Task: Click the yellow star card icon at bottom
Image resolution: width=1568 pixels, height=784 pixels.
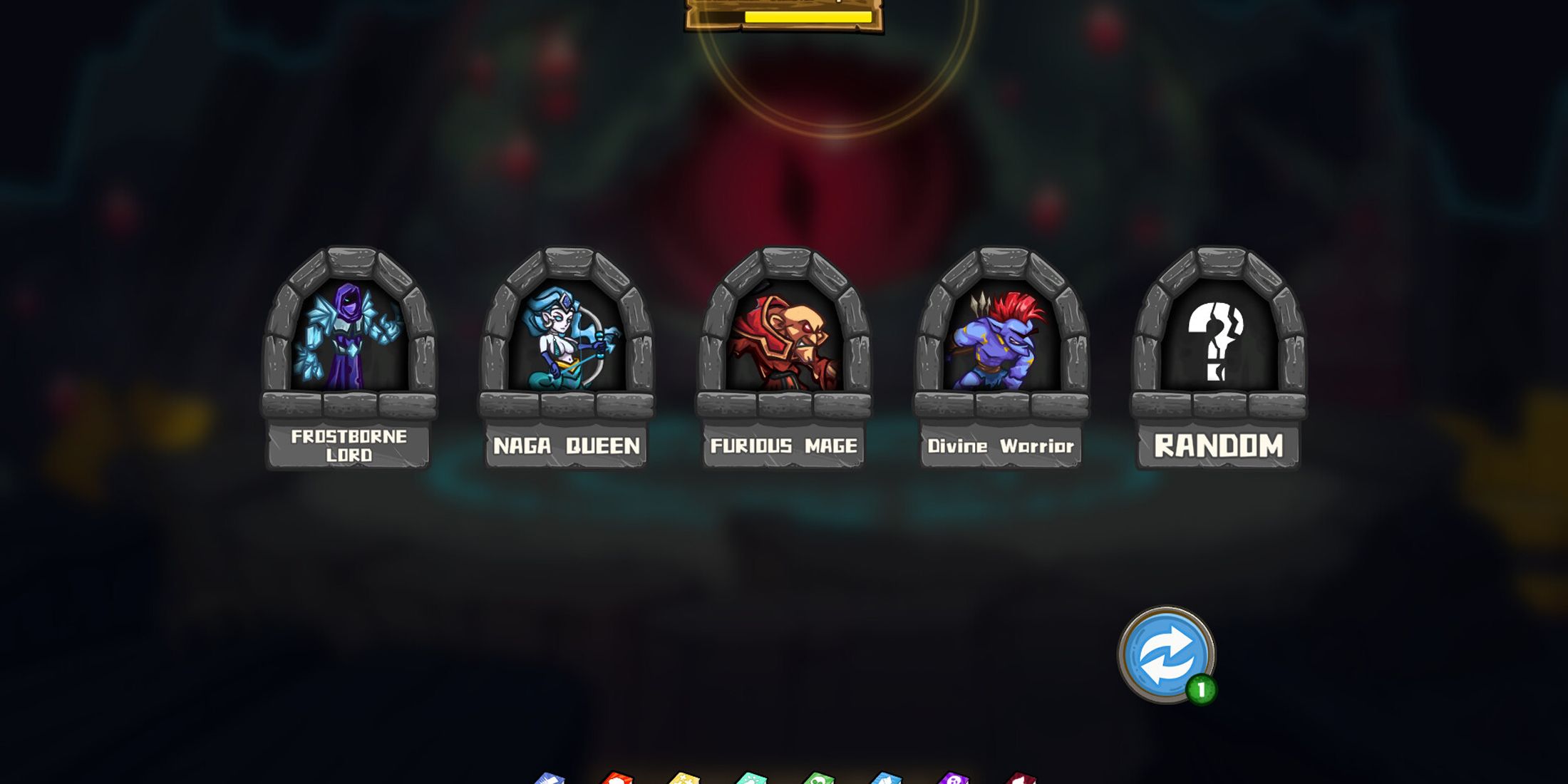Action: tap(683, 777)
